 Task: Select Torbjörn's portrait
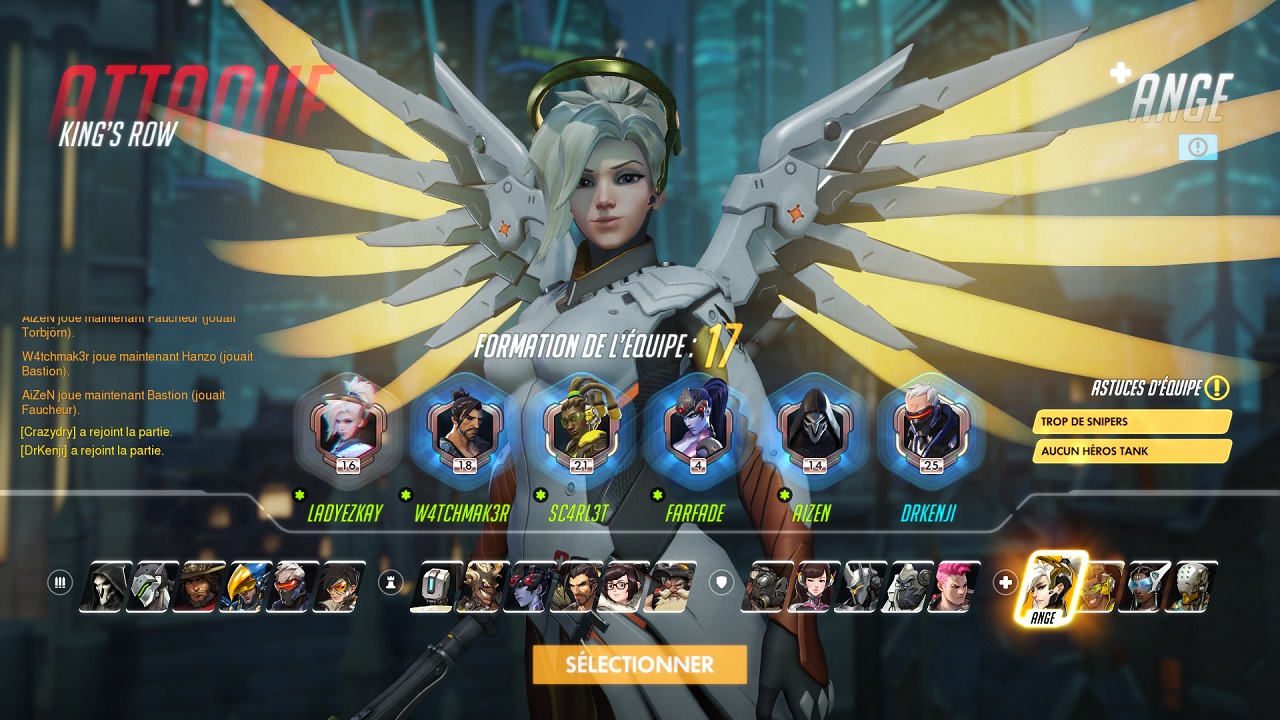coord(669,587)
